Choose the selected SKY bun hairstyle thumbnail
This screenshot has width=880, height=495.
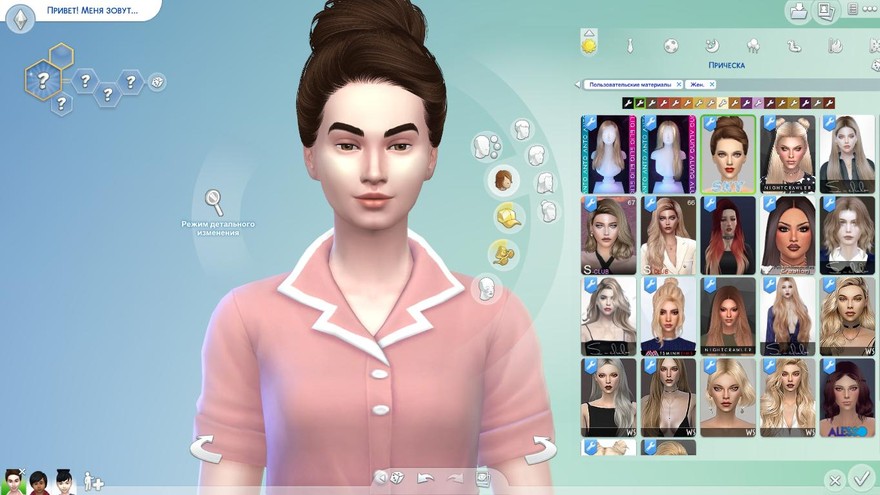click(728, 153)
